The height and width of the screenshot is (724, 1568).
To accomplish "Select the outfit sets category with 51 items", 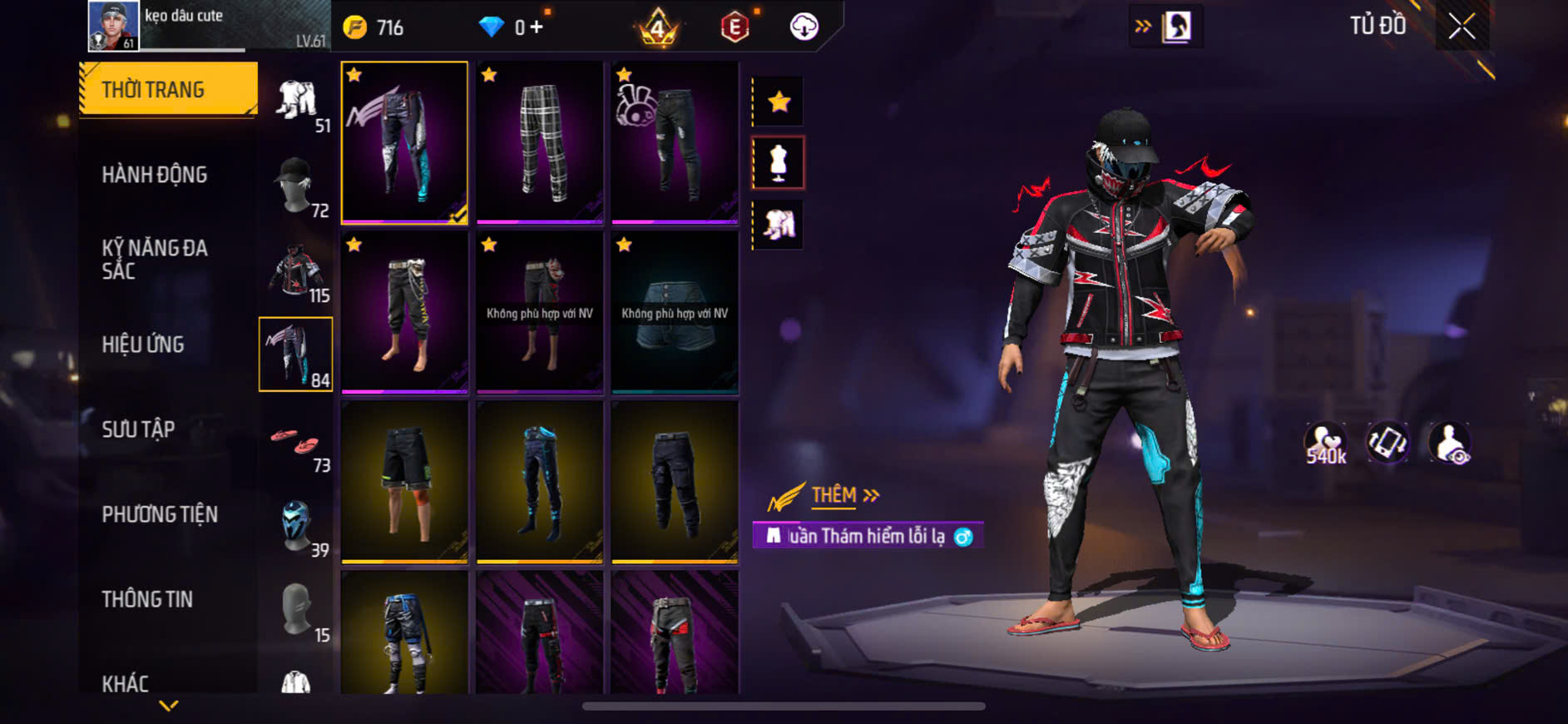I will tap(297, 104).
